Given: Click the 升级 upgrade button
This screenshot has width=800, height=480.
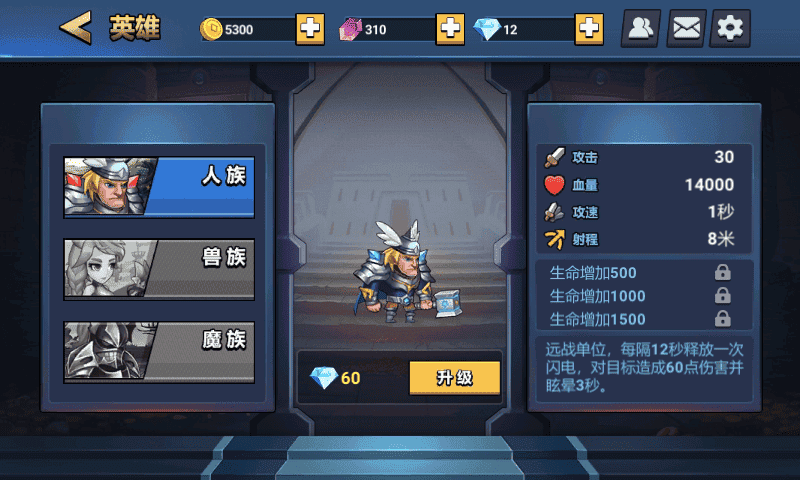Looking at the screenshot, I should point(454,377).
